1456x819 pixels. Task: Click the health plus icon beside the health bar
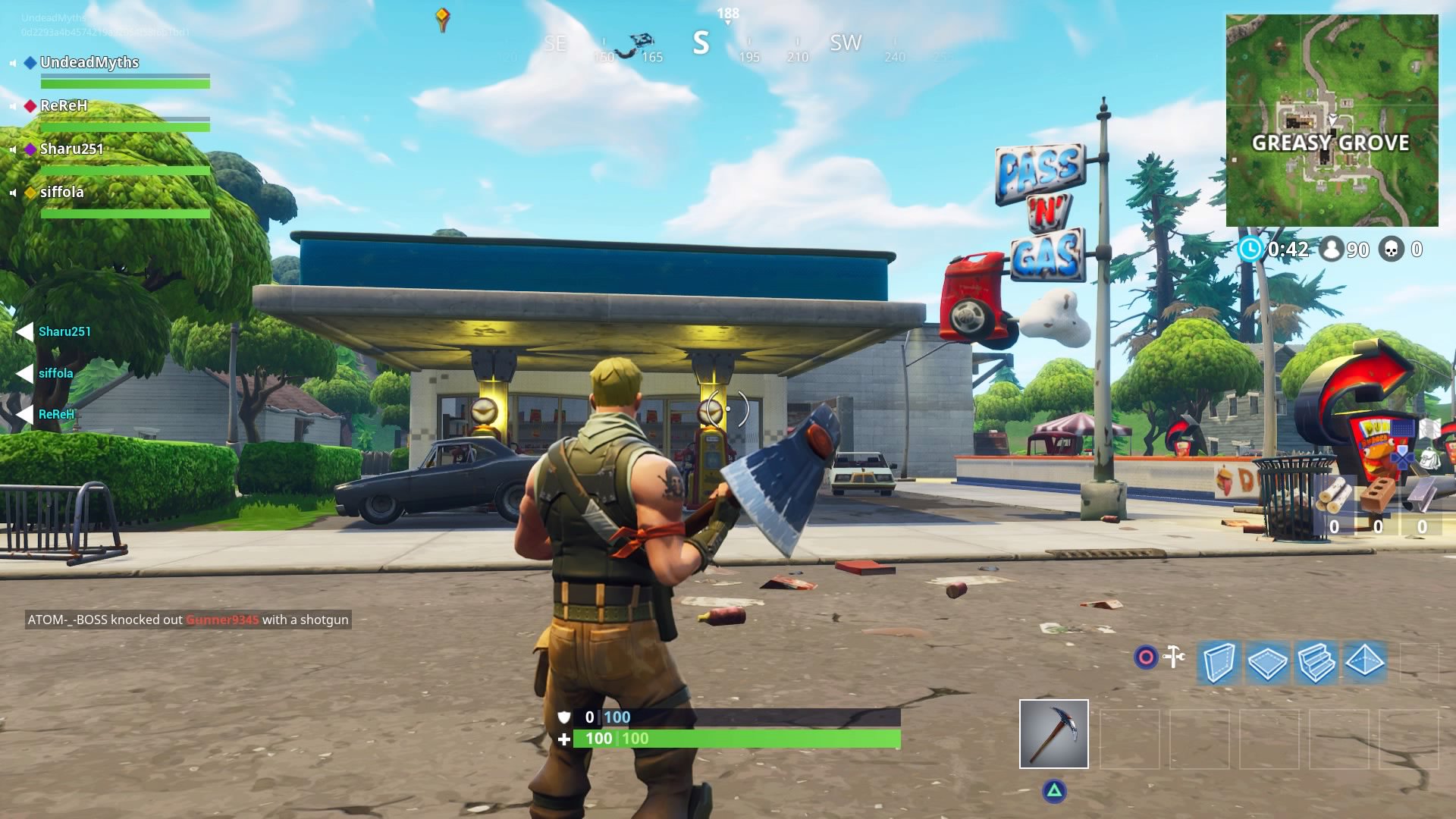point(564,738)
